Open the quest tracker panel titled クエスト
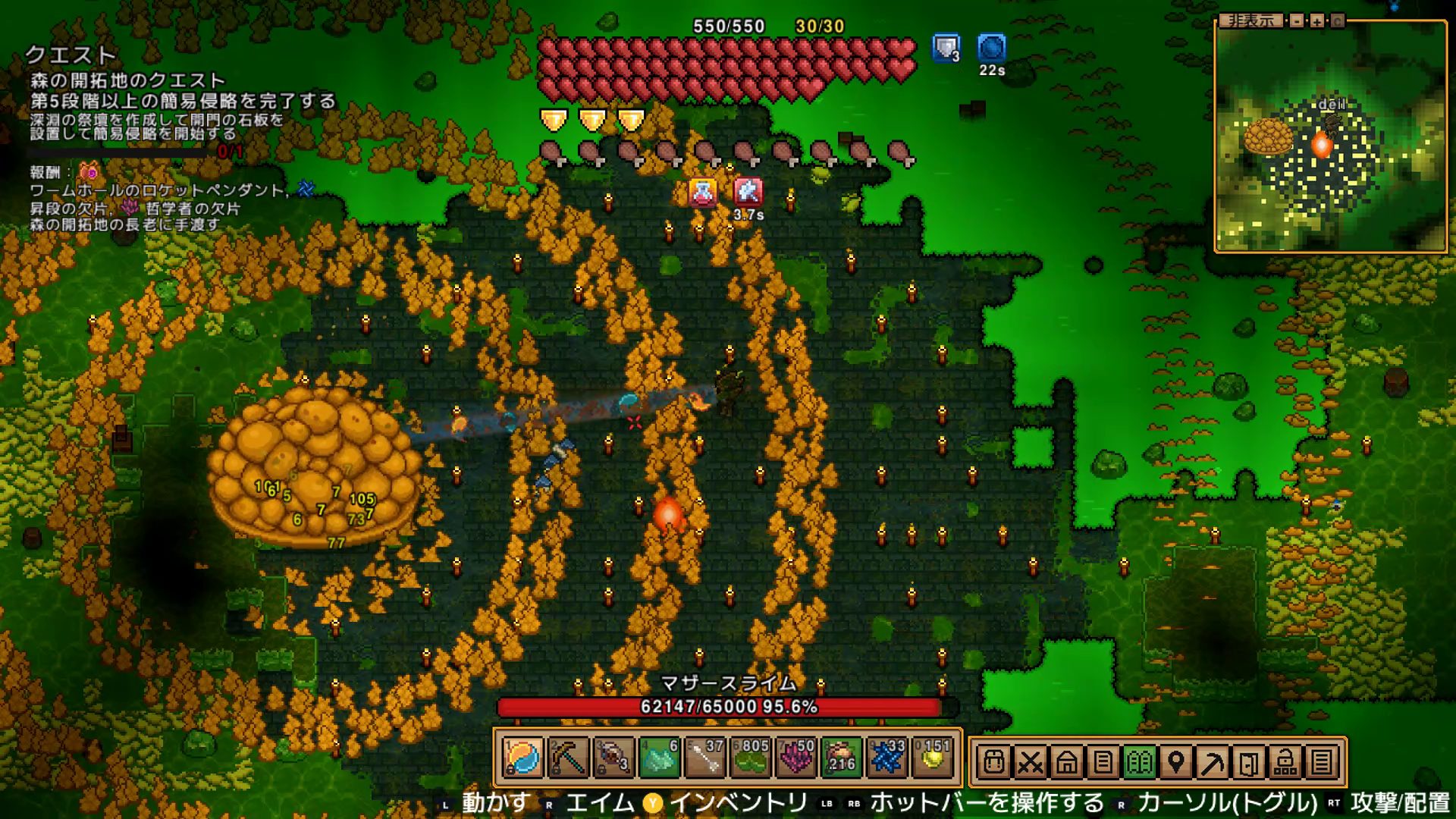This screenshot has height=819, width=1456. [x=71, y=55]
